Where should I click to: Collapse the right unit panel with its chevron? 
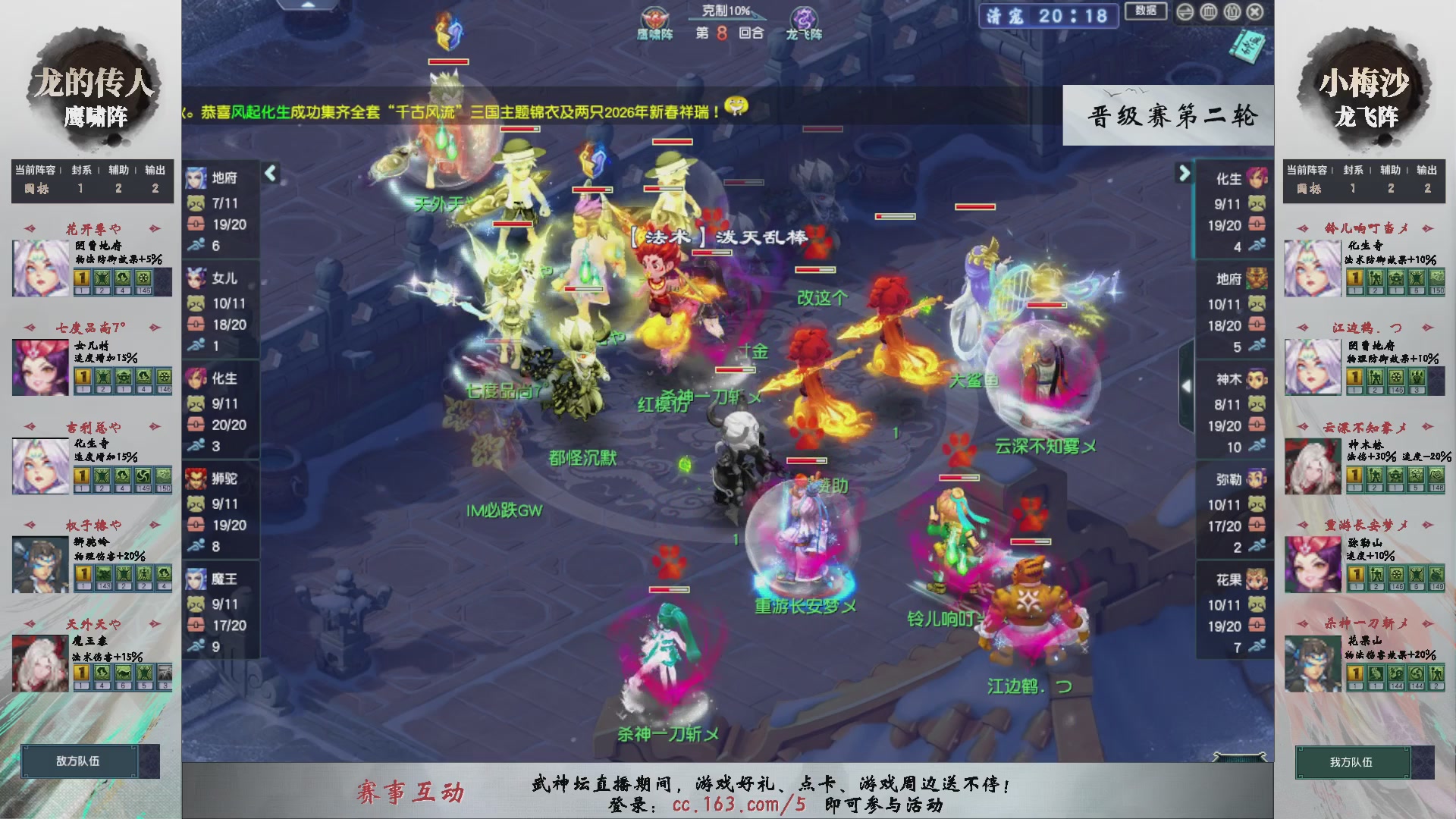pyautogui.click(x=1184, y=173)
